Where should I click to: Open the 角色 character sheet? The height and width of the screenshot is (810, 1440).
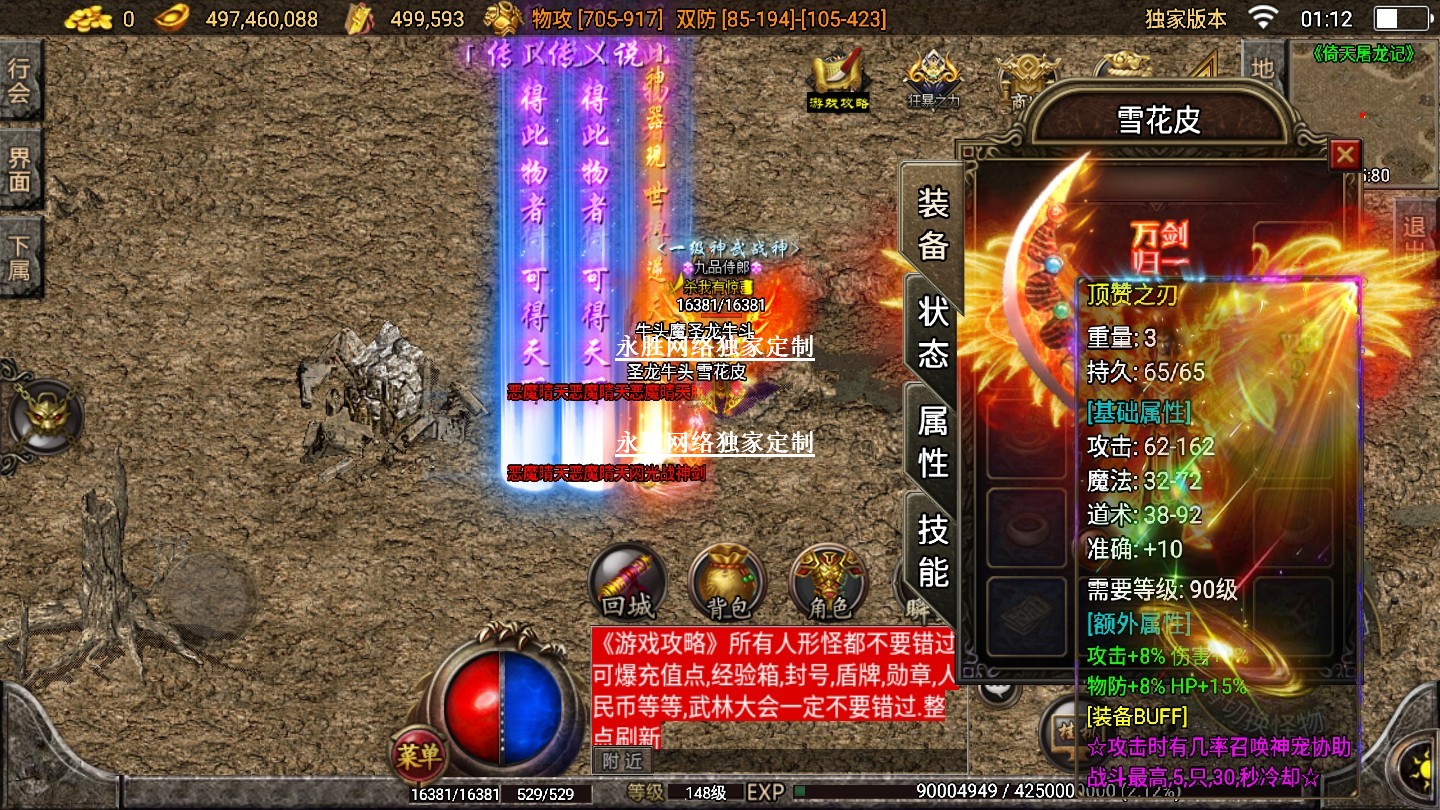click(x=827, y=583)
